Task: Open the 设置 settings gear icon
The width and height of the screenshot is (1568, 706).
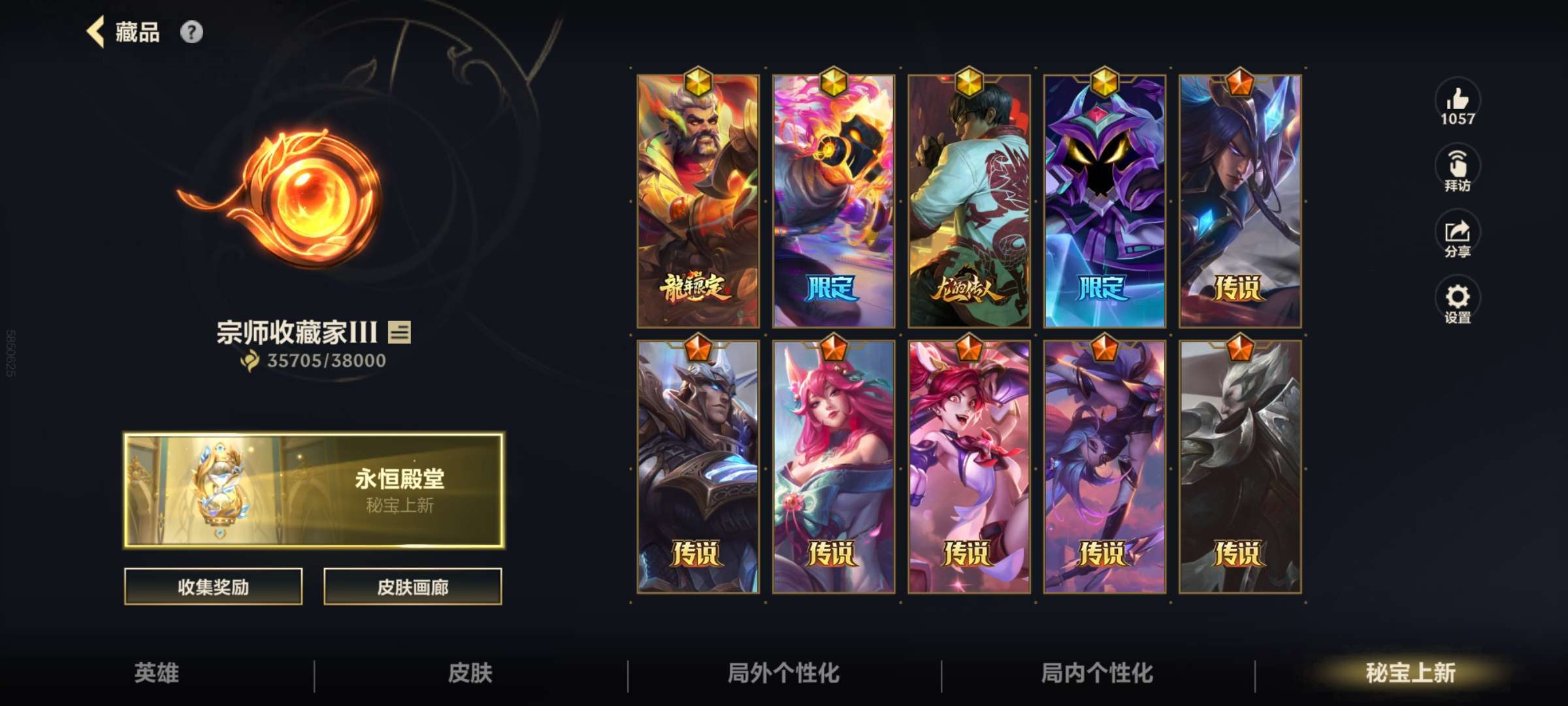Action: [1458, 301]
